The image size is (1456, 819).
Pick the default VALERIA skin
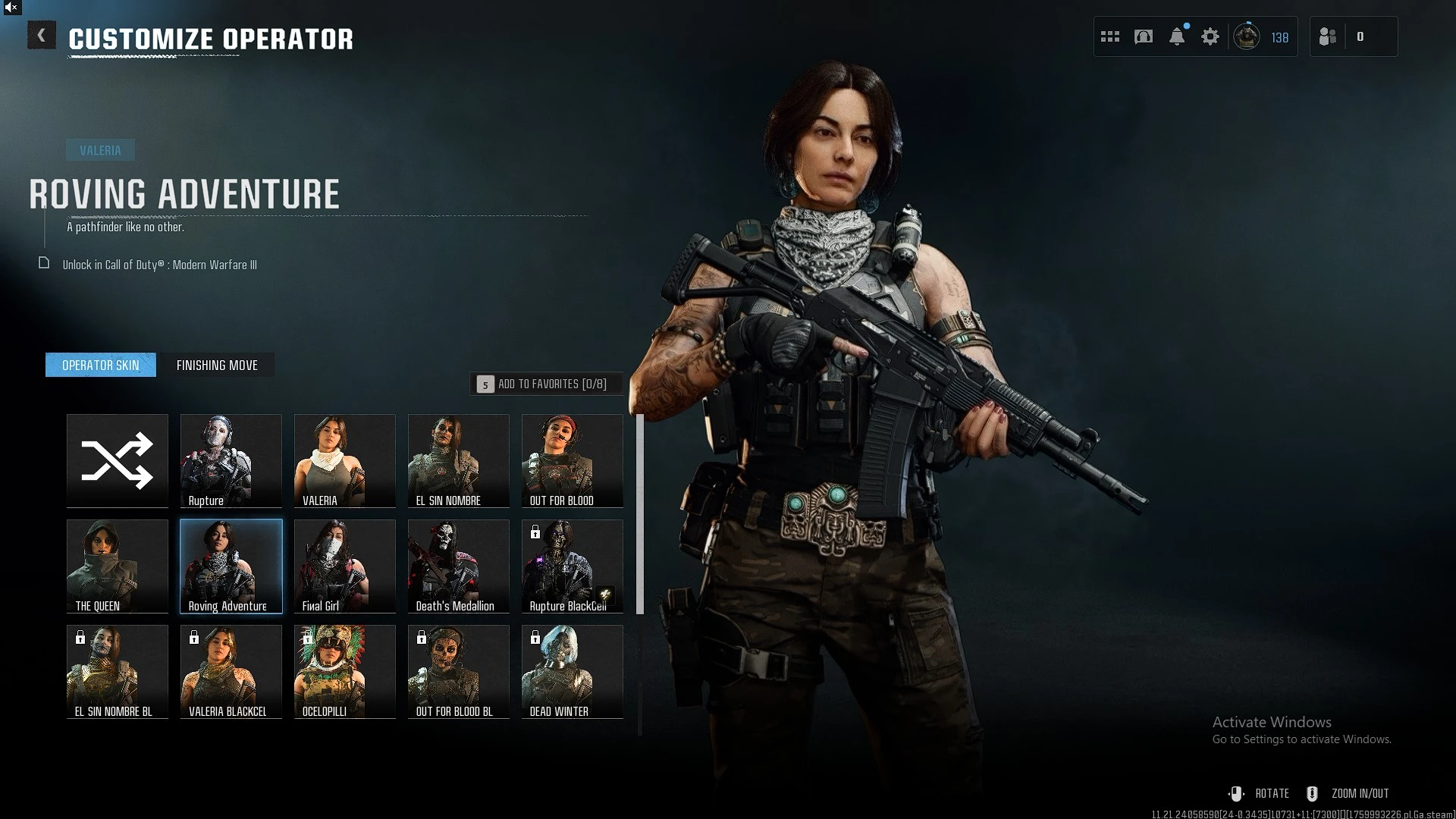point(345,460)
